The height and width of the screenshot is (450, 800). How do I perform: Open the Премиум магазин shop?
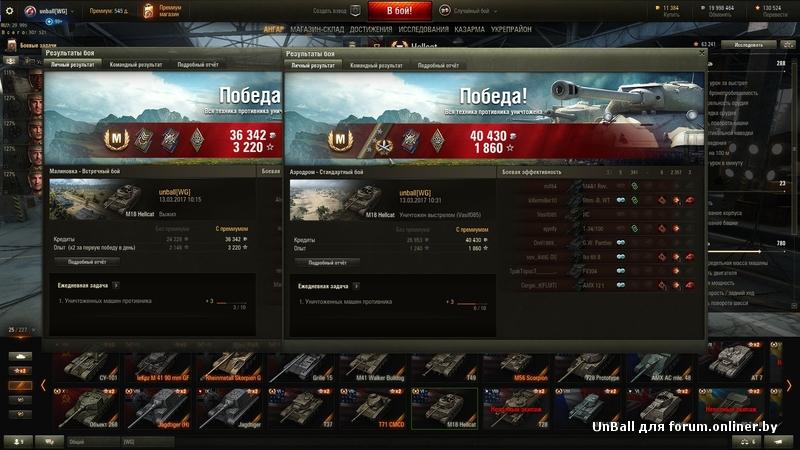pos(163,11)
